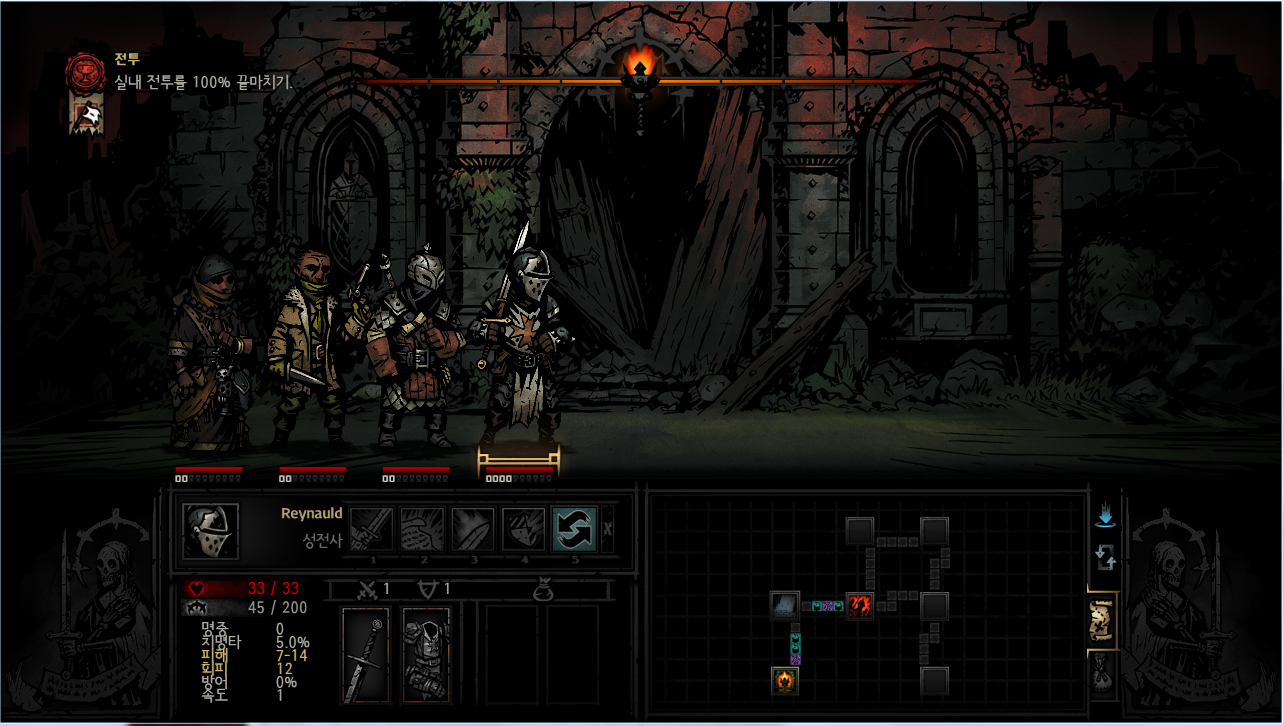Viewport: 1284px width, 726px height.
Task: Select the grey explored room on map
Action: [x=785, y=605]
